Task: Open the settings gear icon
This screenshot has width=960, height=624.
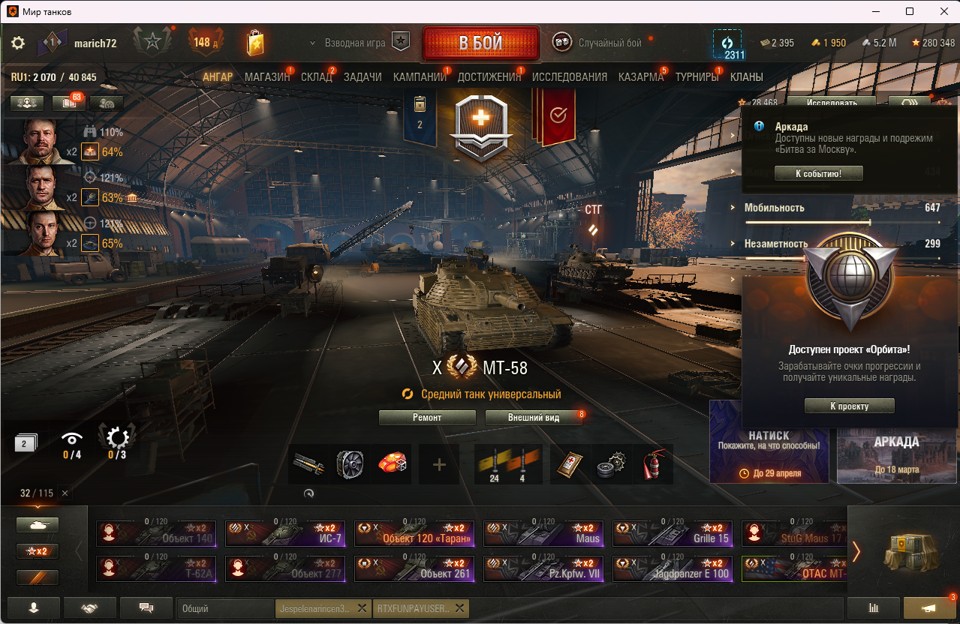Action: (17, 43)
